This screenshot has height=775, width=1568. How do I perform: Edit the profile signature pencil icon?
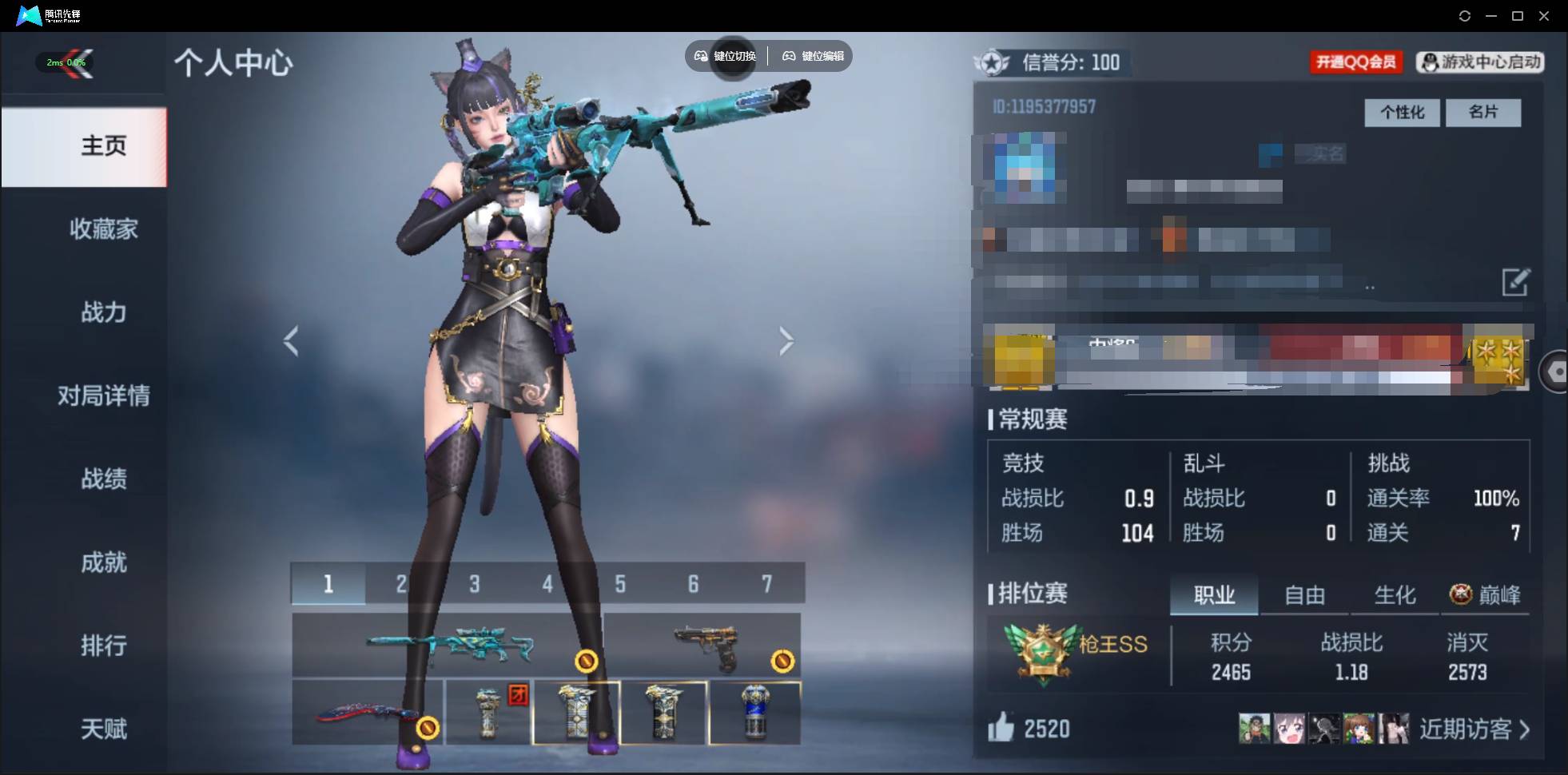[1515, 282]
